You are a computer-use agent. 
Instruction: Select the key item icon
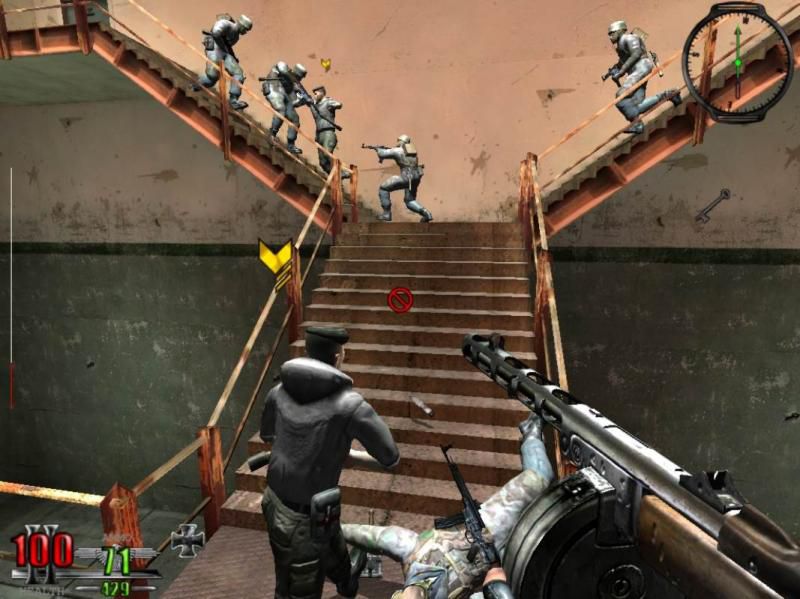click(712, 206)
